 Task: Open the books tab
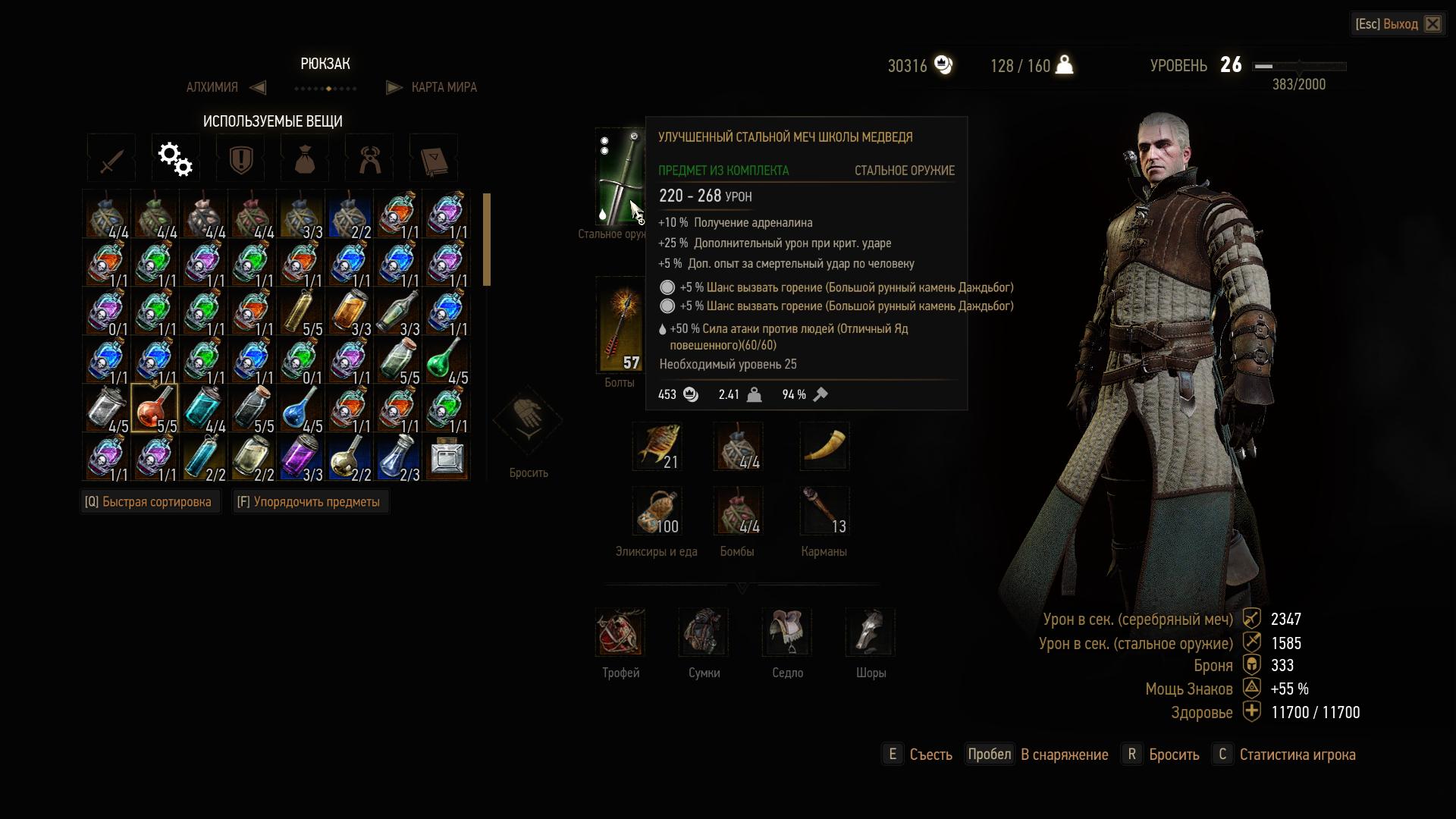pyautogui.click(x=433, y=158)
